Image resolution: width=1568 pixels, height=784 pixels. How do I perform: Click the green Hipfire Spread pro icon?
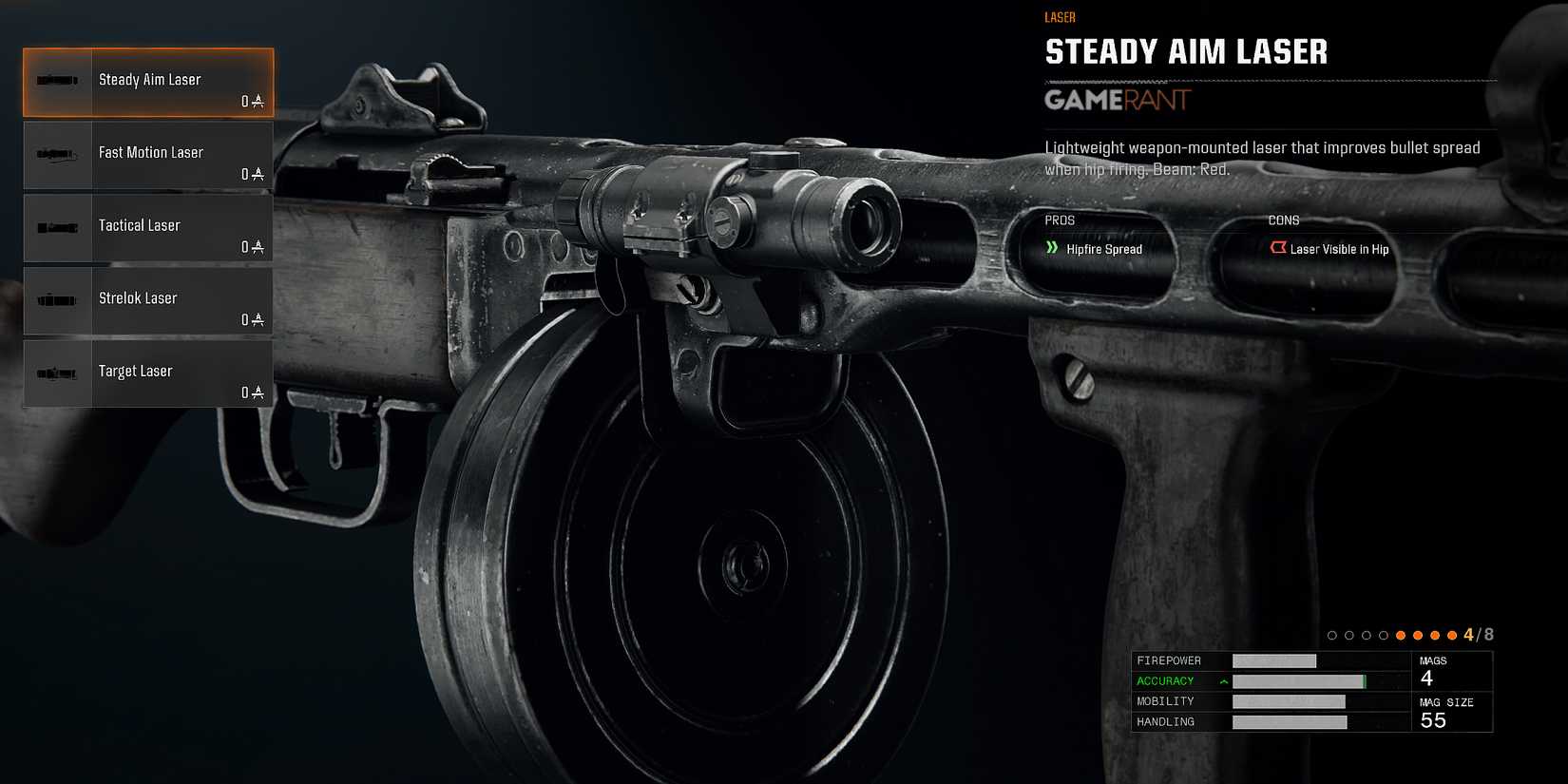click(x=1053, y=248)
